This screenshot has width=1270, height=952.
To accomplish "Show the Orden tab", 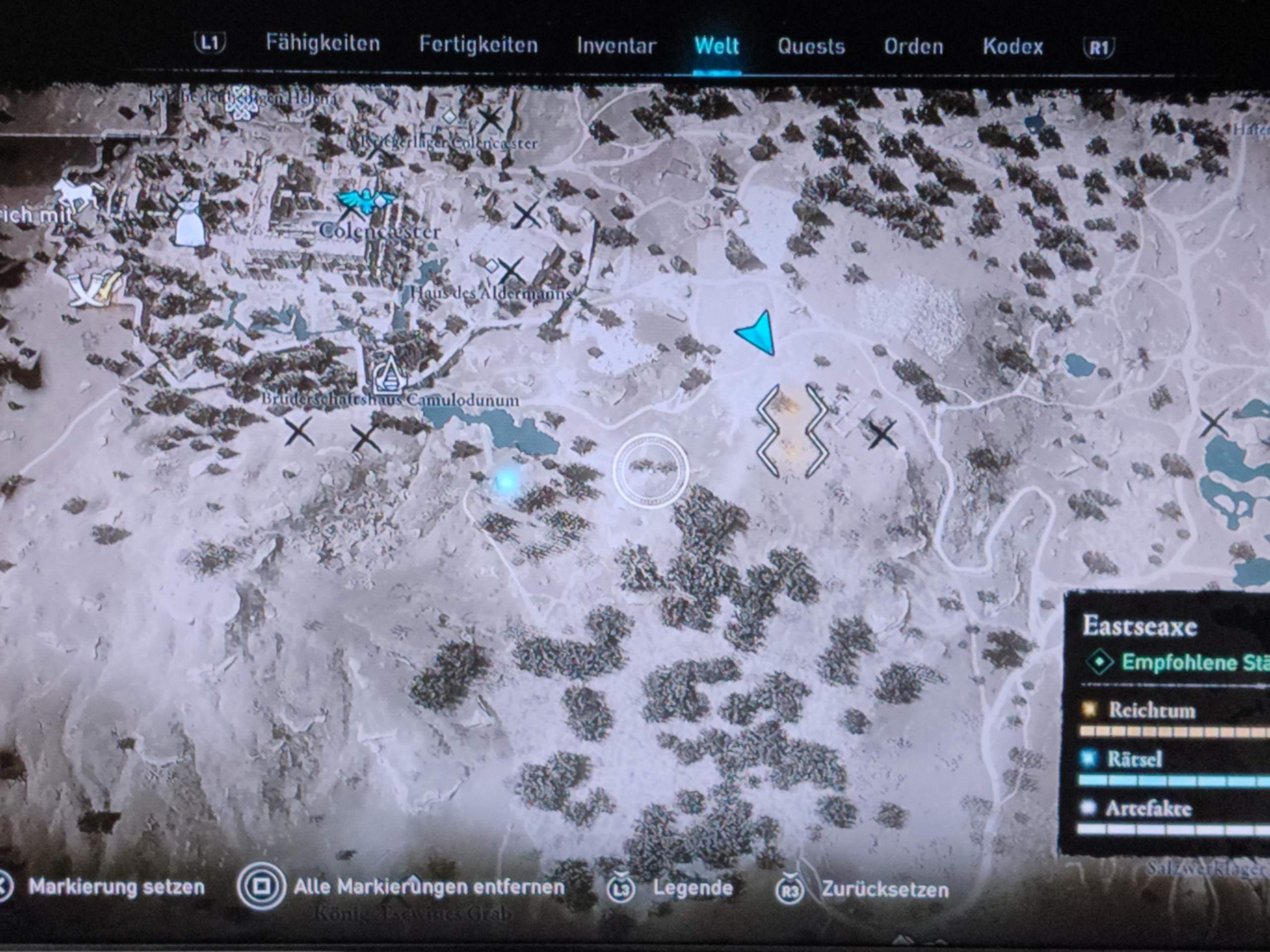I will (x=913, y=47).
